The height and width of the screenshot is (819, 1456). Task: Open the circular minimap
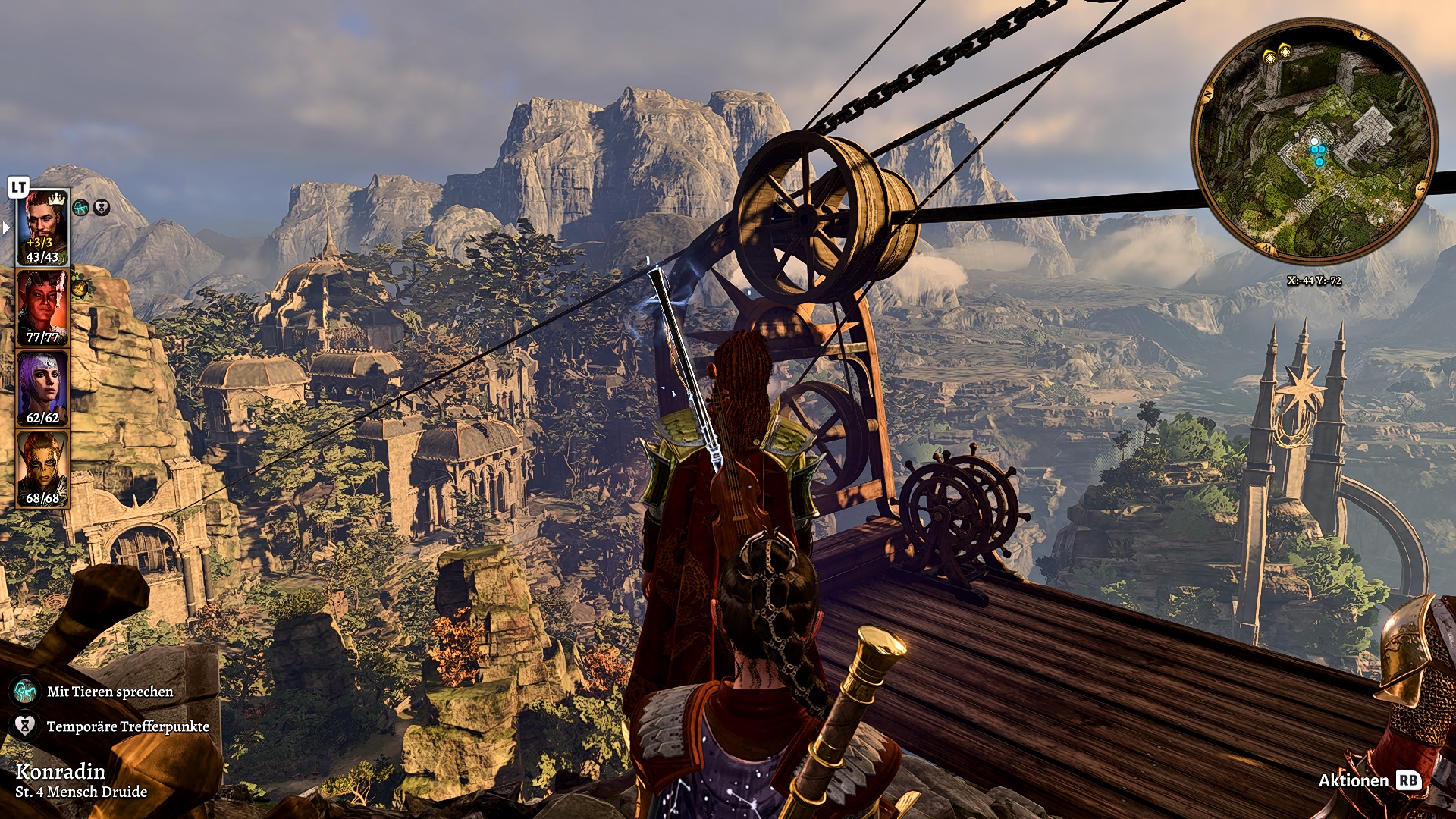pos(1313,142)
